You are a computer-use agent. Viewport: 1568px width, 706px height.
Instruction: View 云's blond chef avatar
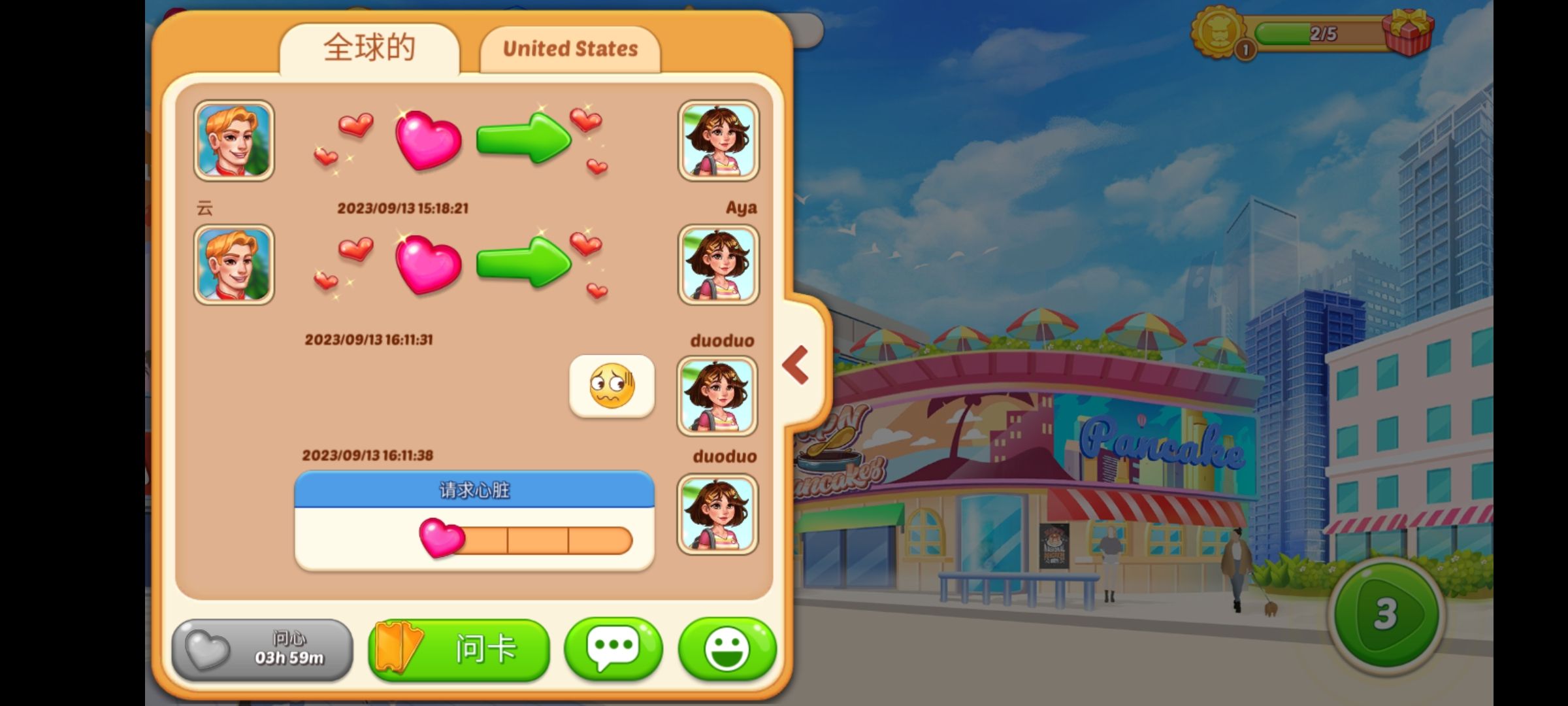234,141
